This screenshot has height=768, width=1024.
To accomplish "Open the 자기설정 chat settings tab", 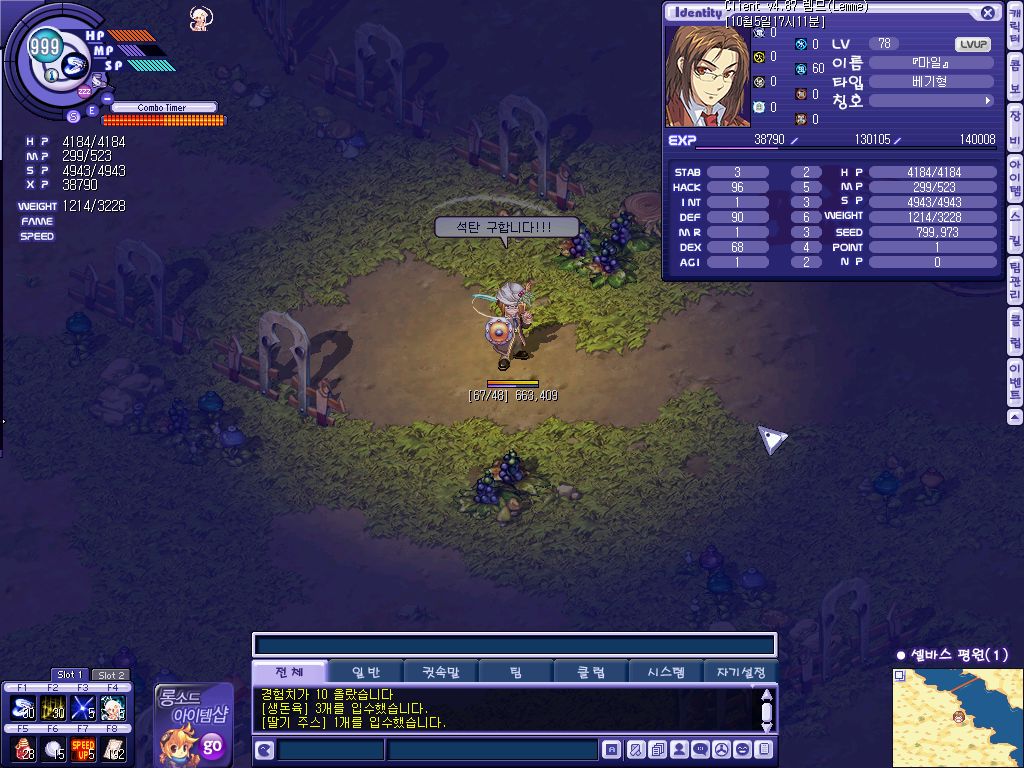I will click(741, 672).
